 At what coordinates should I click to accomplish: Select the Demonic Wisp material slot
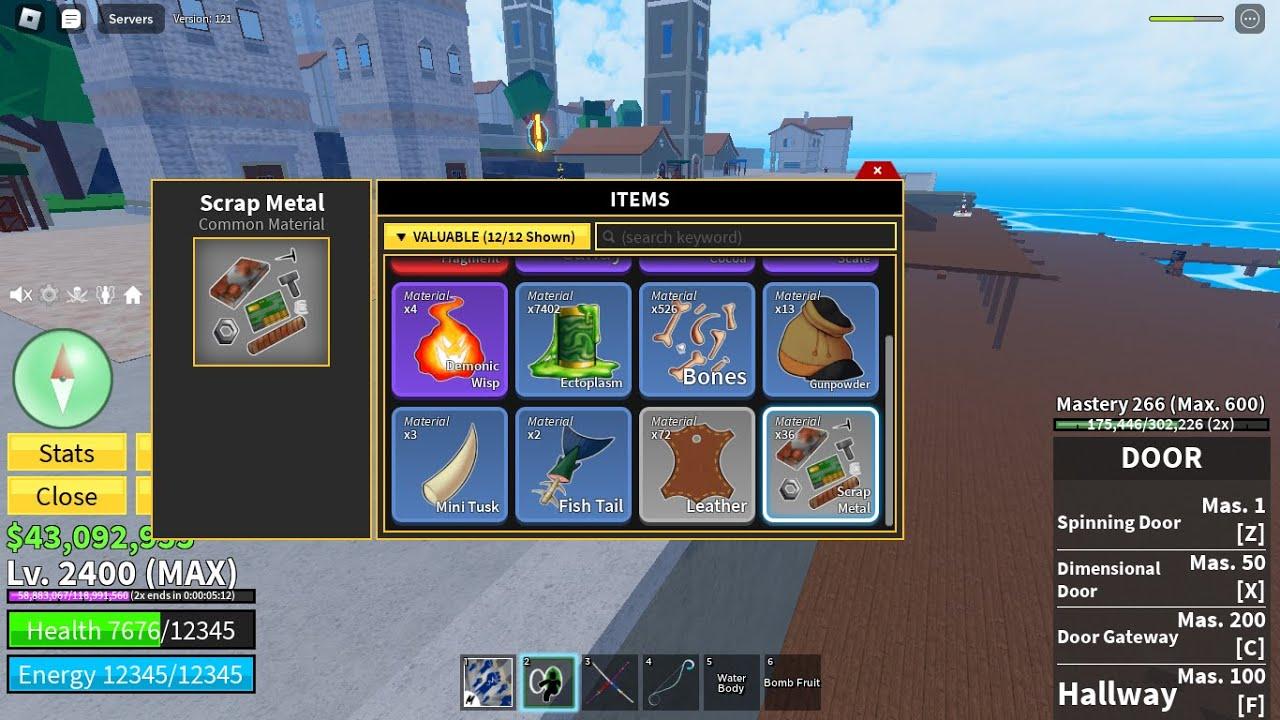click(450, 340)
